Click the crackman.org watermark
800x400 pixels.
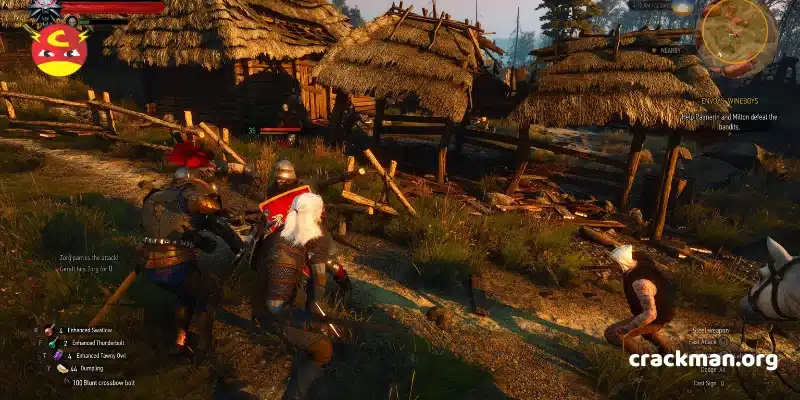pyautogui.click(x=703, y=360)
